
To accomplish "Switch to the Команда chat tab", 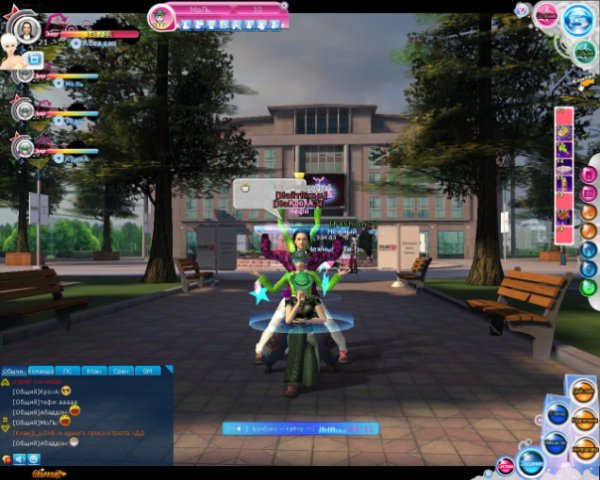I will (43, 371).
